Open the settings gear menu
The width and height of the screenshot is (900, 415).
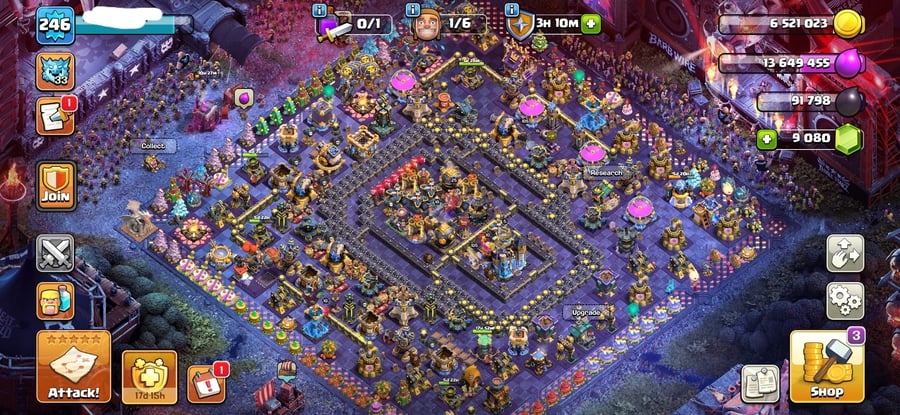tap(845, 300)
